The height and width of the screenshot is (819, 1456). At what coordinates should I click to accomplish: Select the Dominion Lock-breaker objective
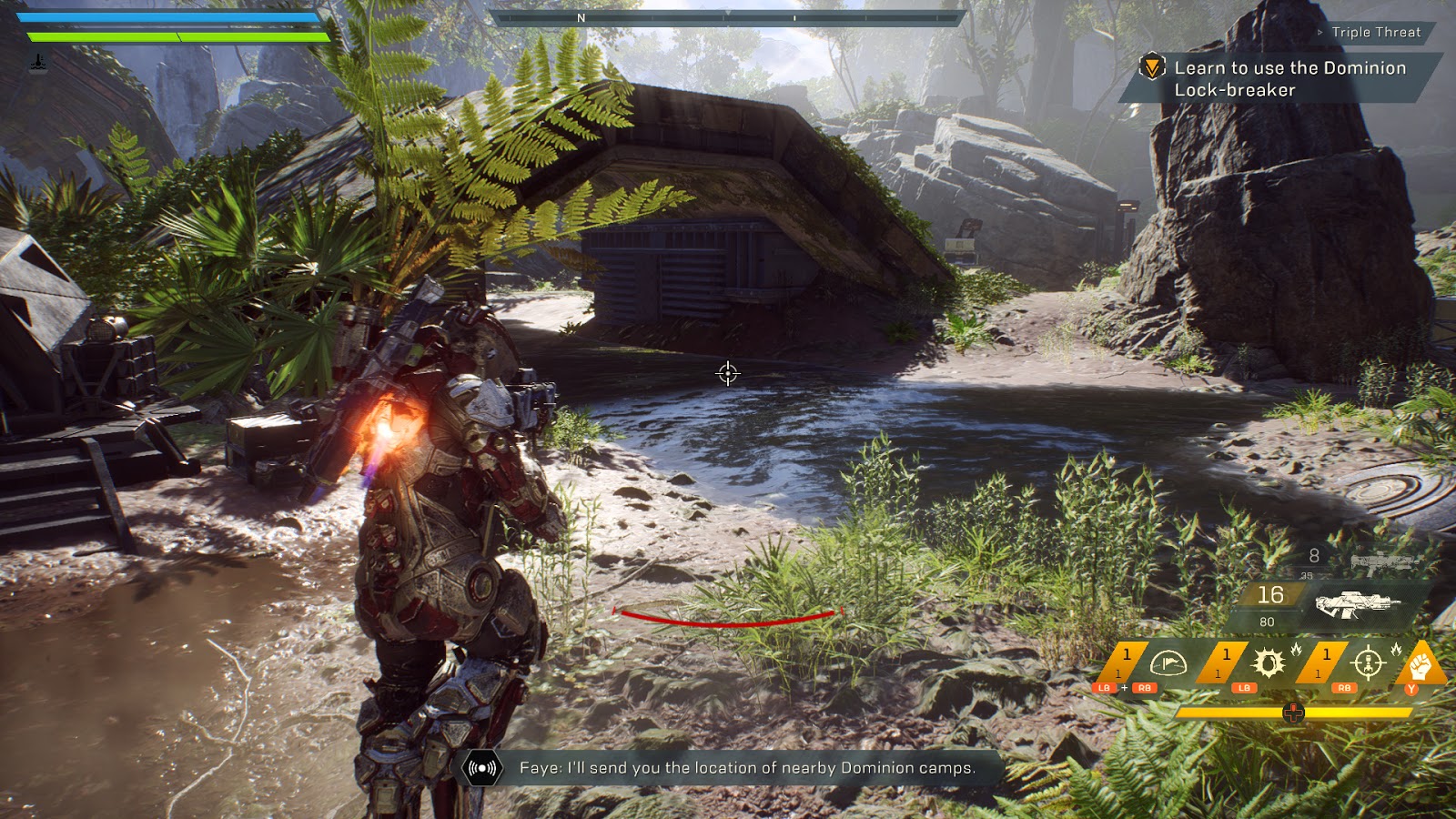click(1289, 79)
